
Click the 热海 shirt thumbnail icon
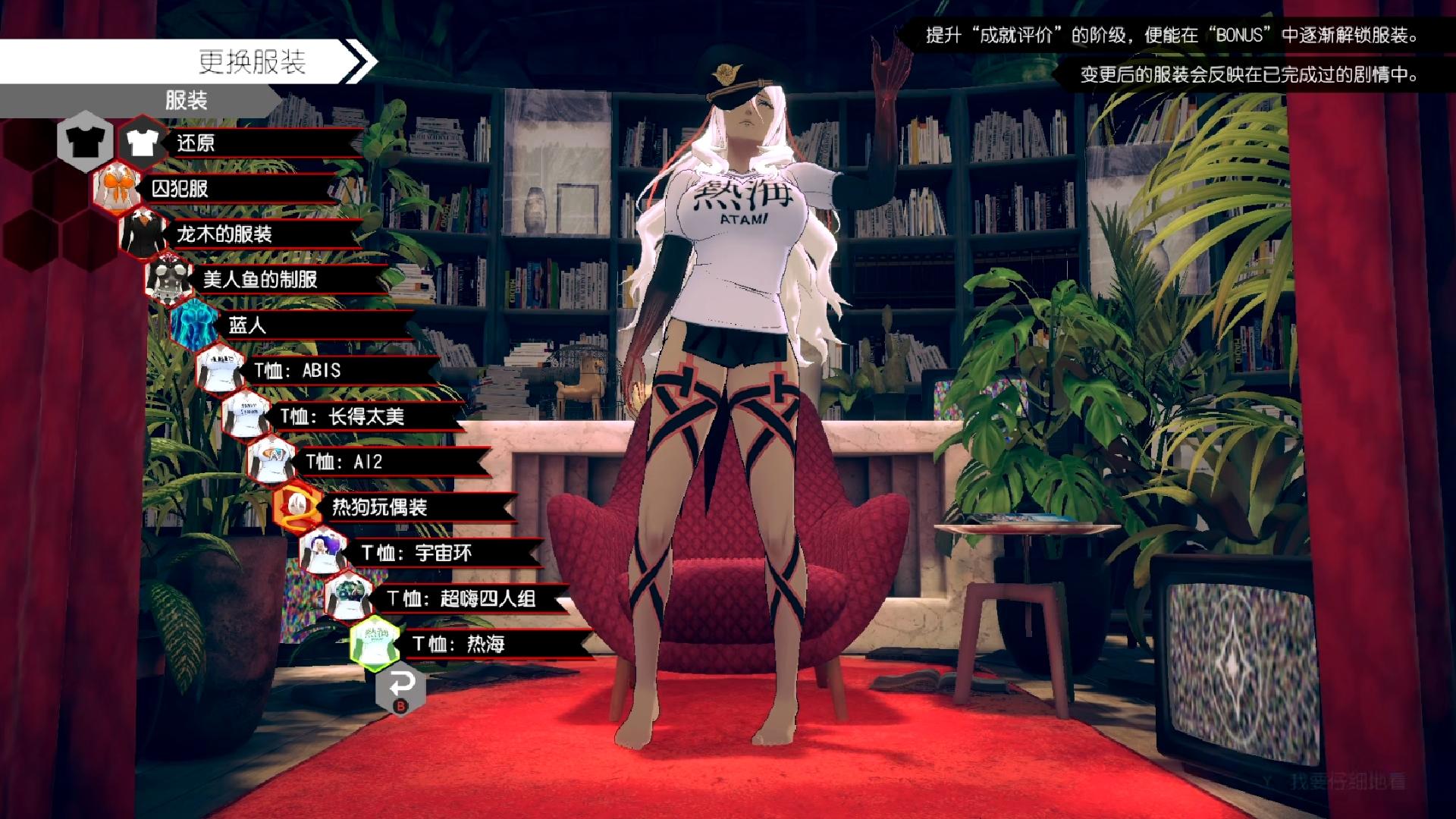pyautogui.click(x=375, y=644)
